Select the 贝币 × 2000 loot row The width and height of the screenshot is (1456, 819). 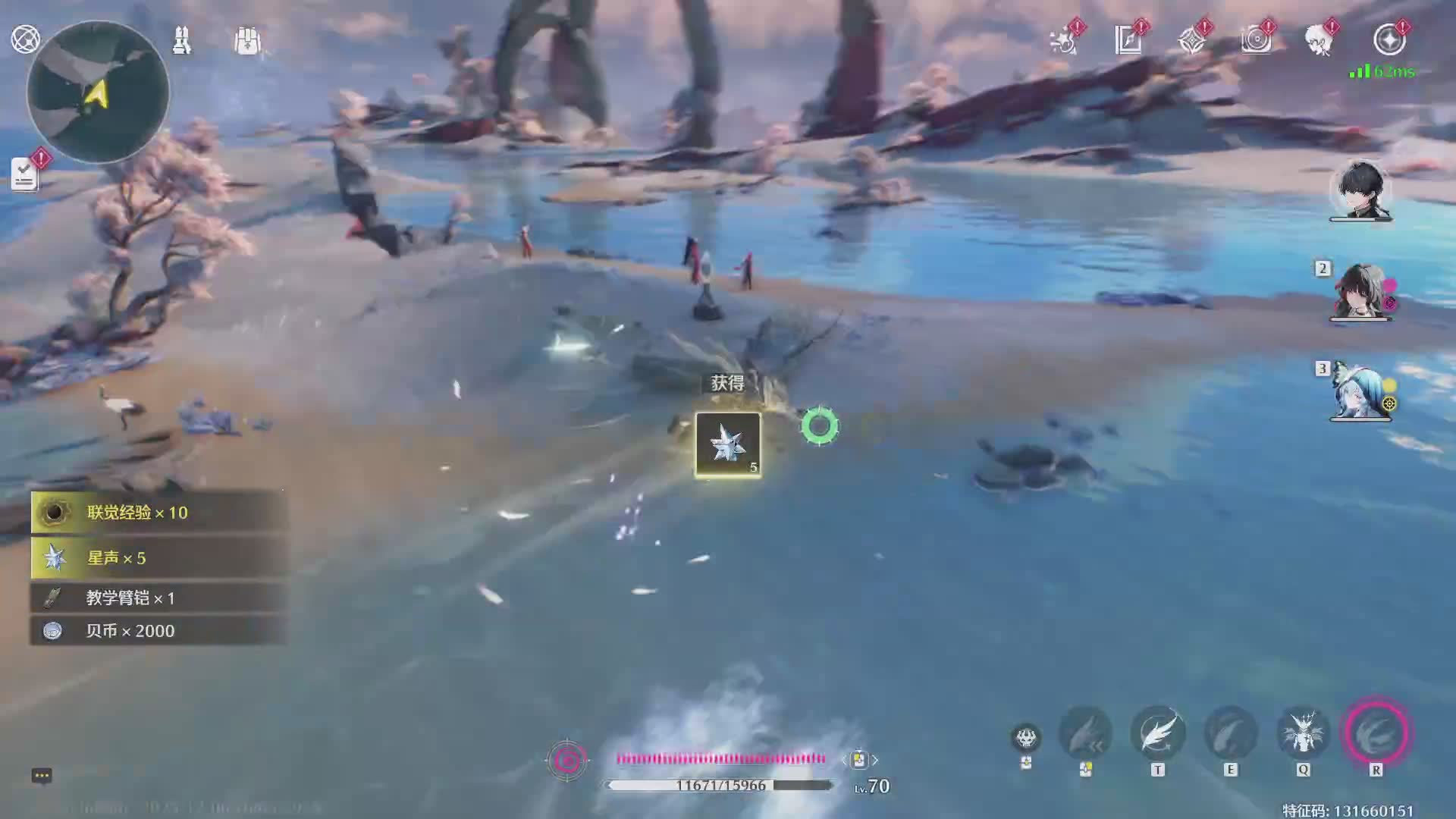click(x=158, y=631)
